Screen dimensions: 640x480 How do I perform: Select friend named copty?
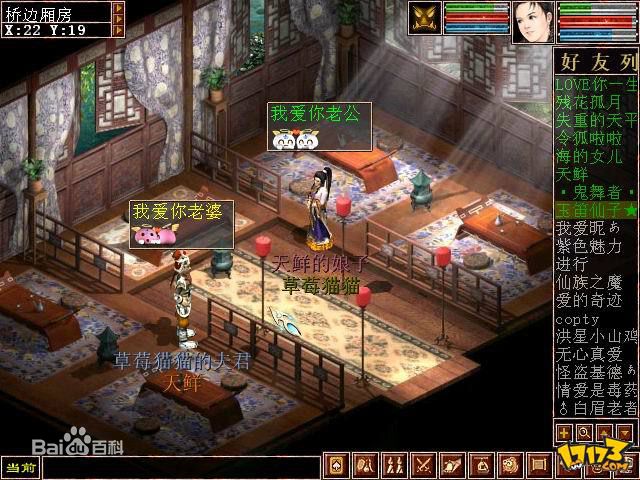point(576,318)
